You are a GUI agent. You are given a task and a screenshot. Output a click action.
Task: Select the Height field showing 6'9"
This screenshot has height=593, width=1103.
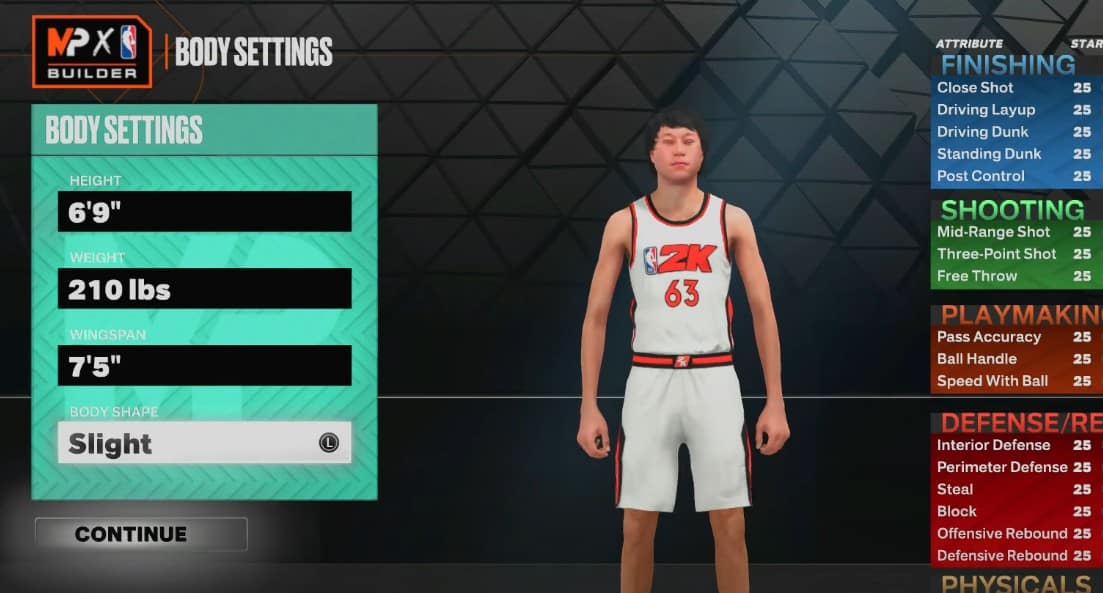pos(204,211)
